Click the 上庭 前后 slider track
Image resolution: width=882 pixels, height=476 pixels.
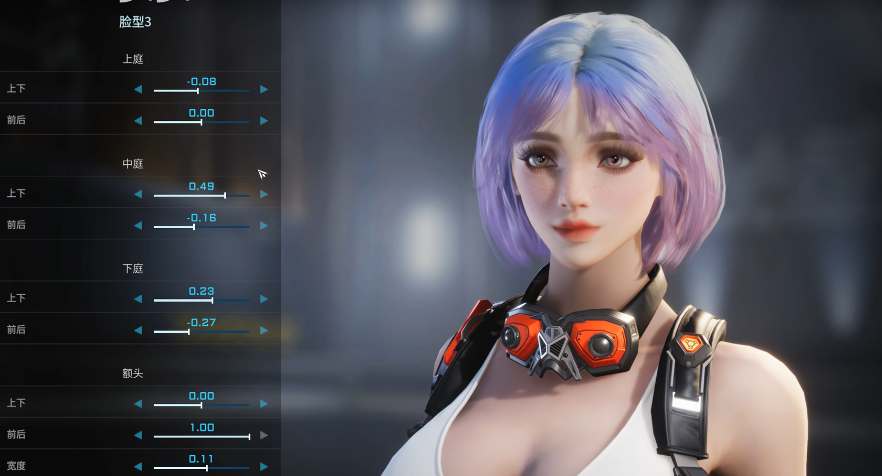201,122
